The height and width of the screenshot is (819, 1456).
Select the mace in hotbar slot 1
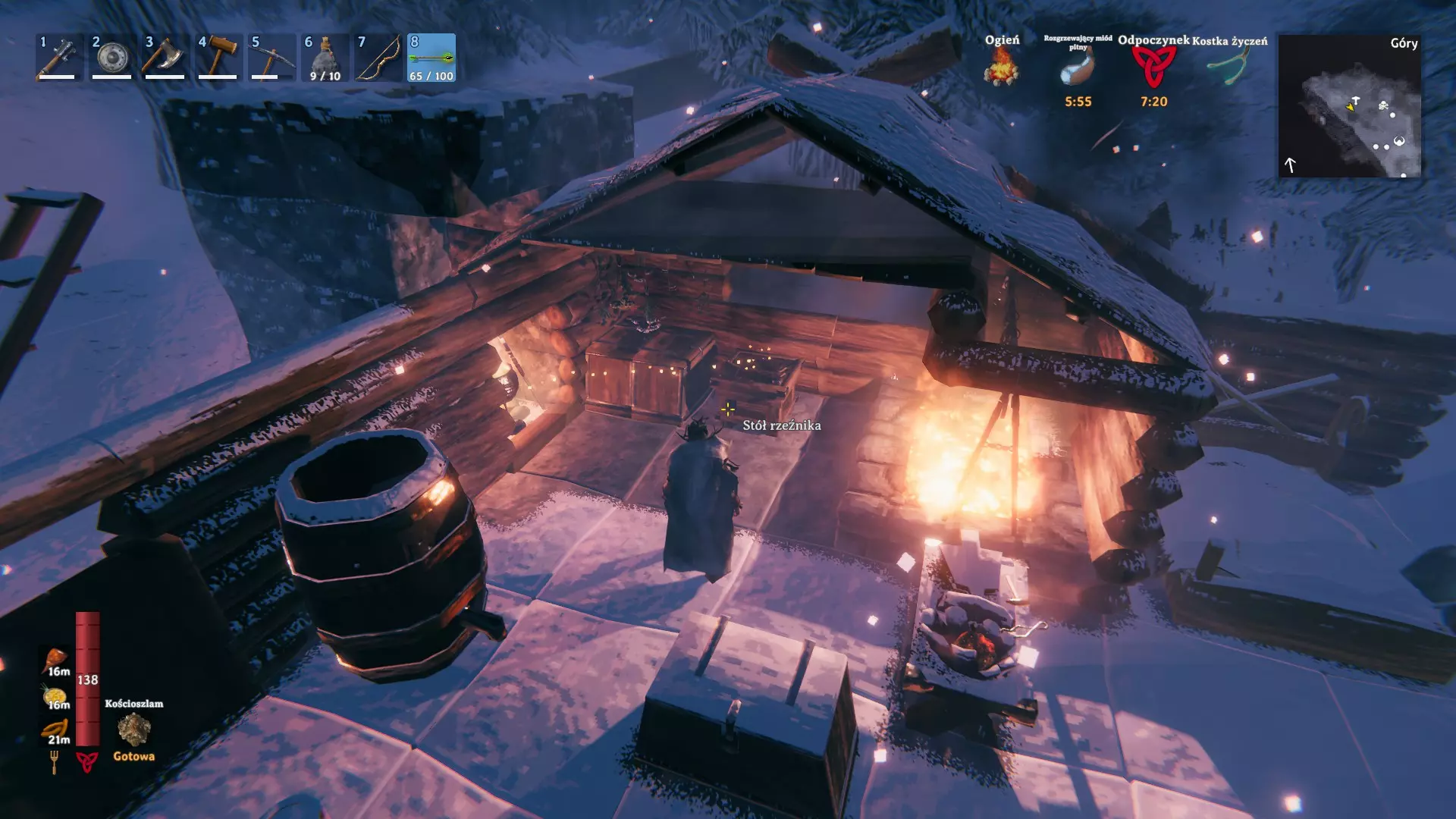(59, 57)
